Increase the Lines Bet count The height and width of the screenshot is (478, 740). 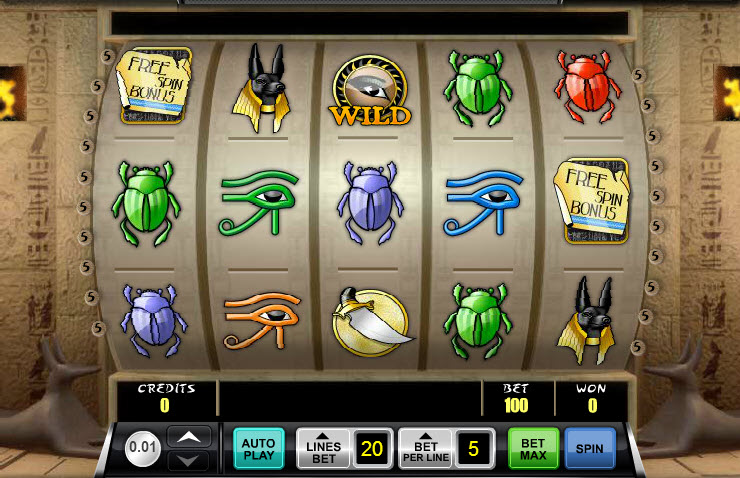(323, 448)
